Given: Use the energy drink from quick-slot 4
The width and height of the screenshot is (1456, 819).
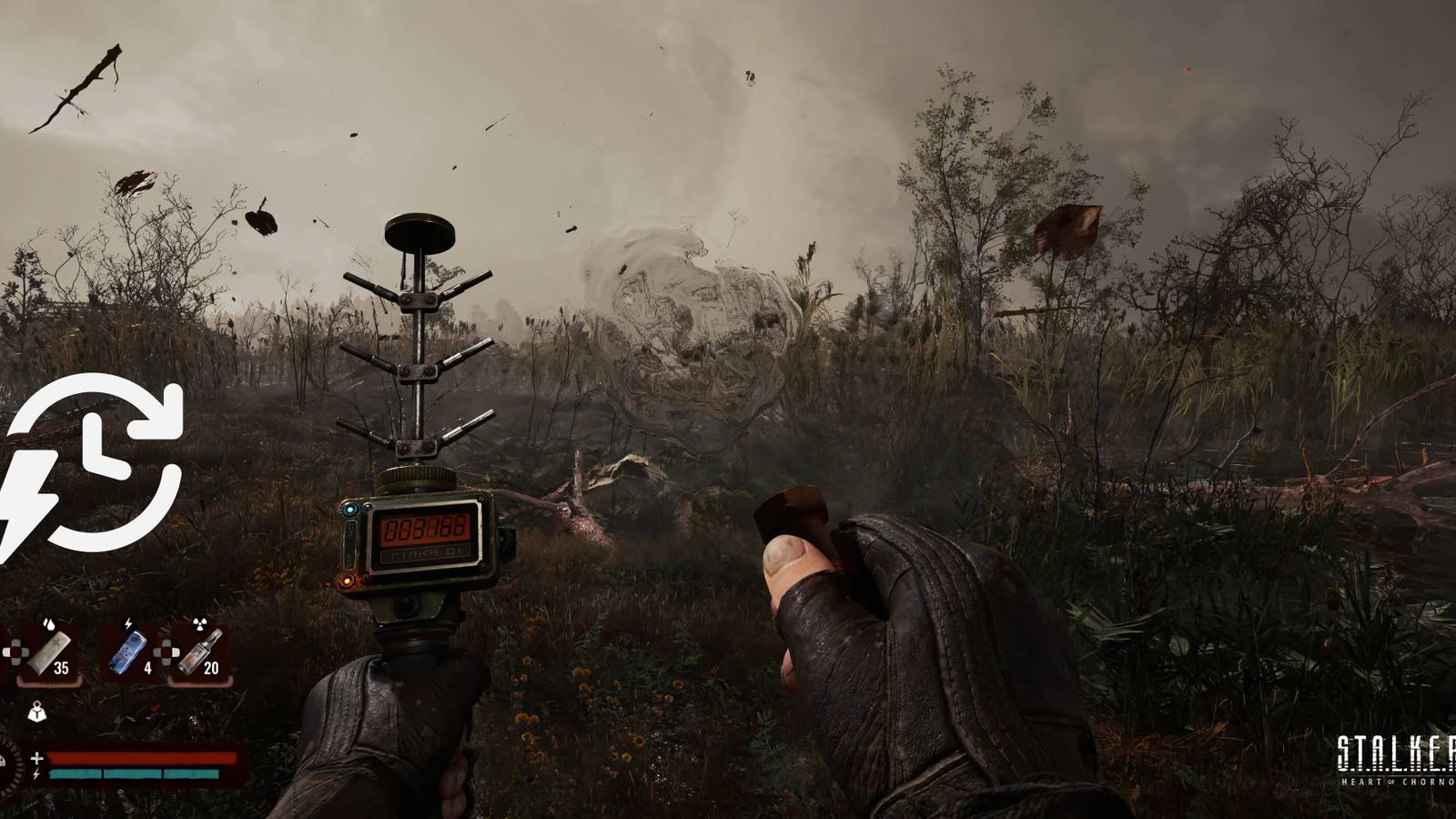Looking at the screenshot, I should (x=127, y=651).
